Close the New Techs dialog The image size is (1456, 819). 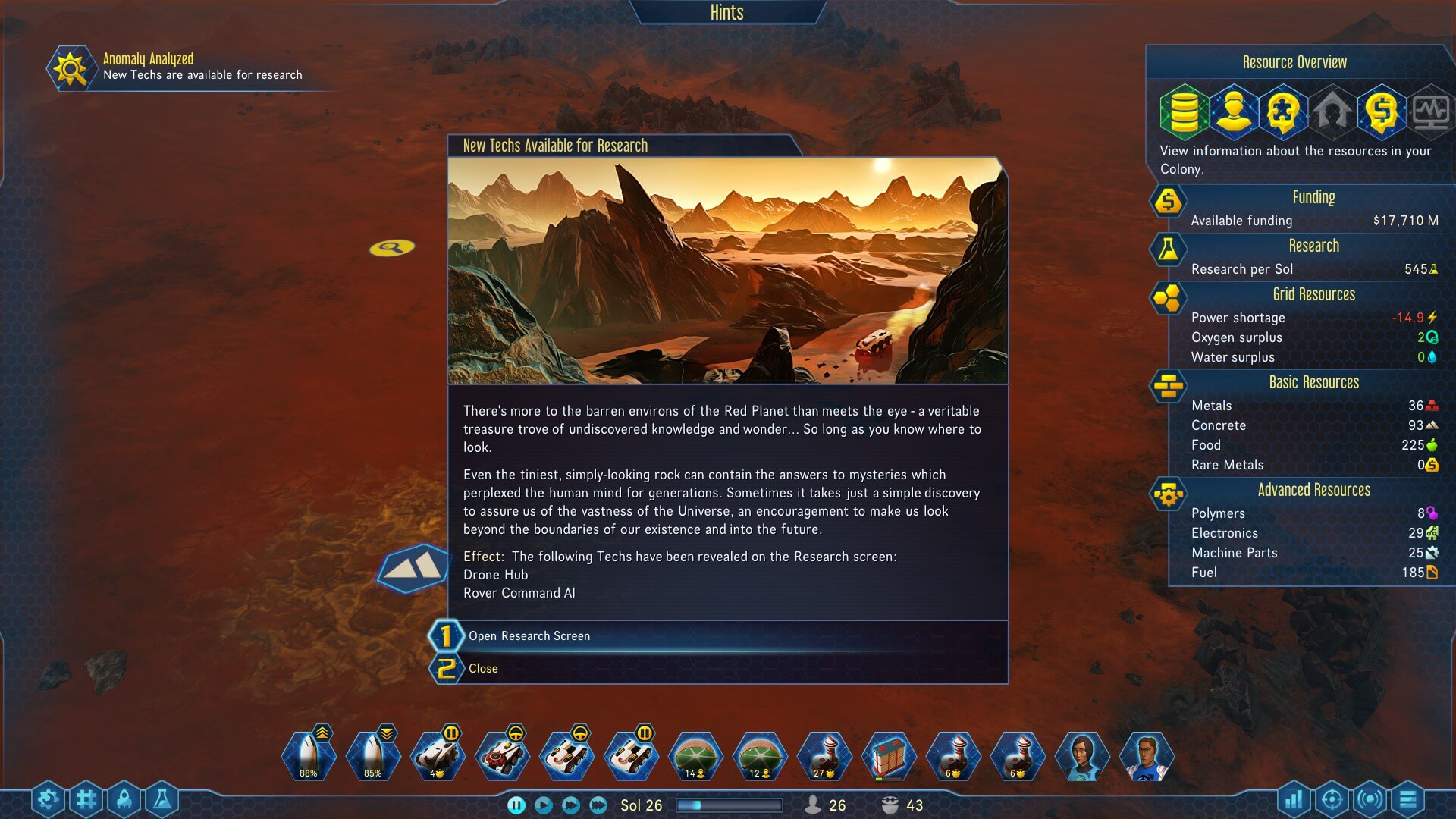click(483, 669)
